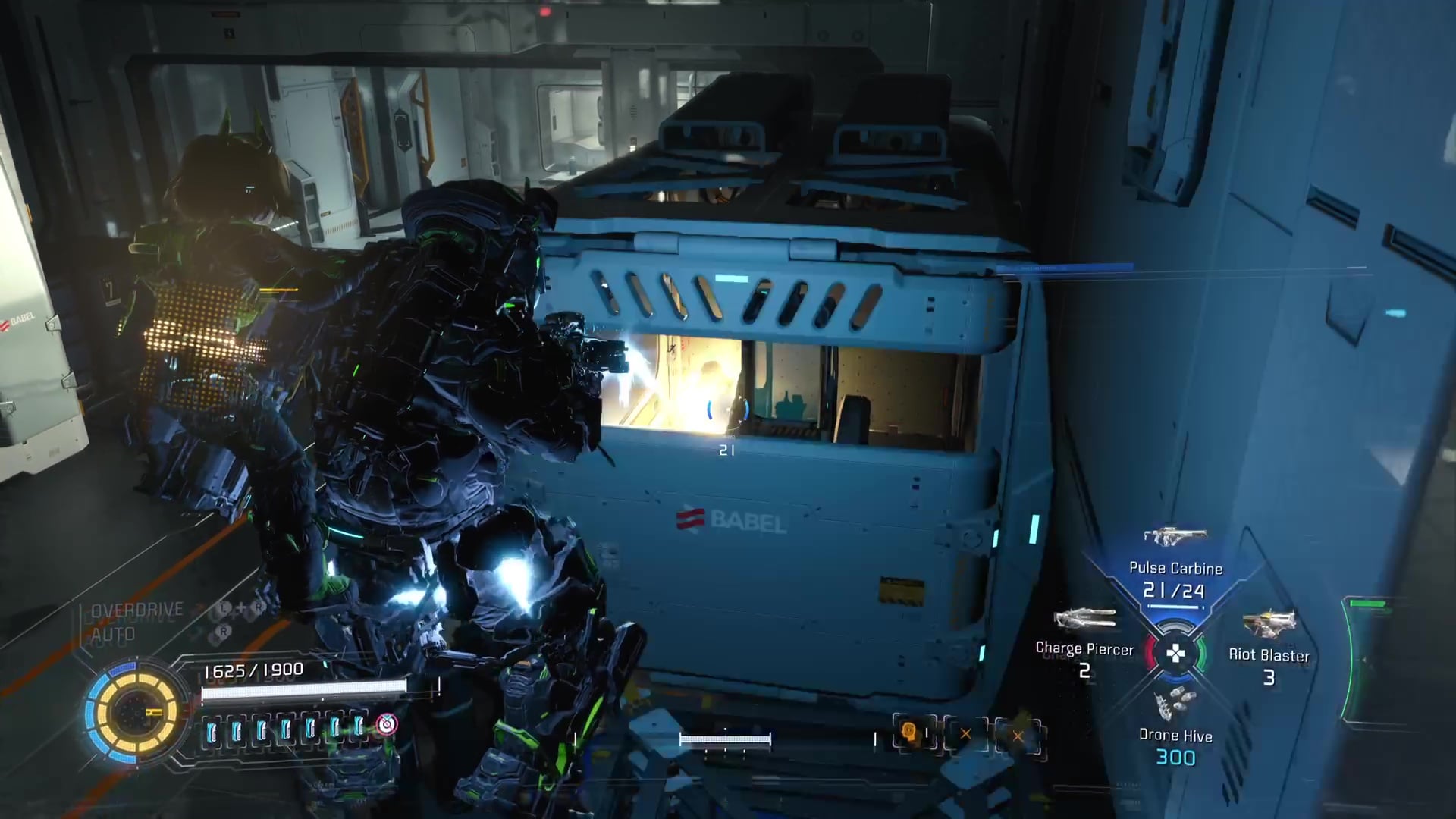Click the weapon wheel center hub
This screenshot has height=819, width=1456.
tap(1175, 653)
